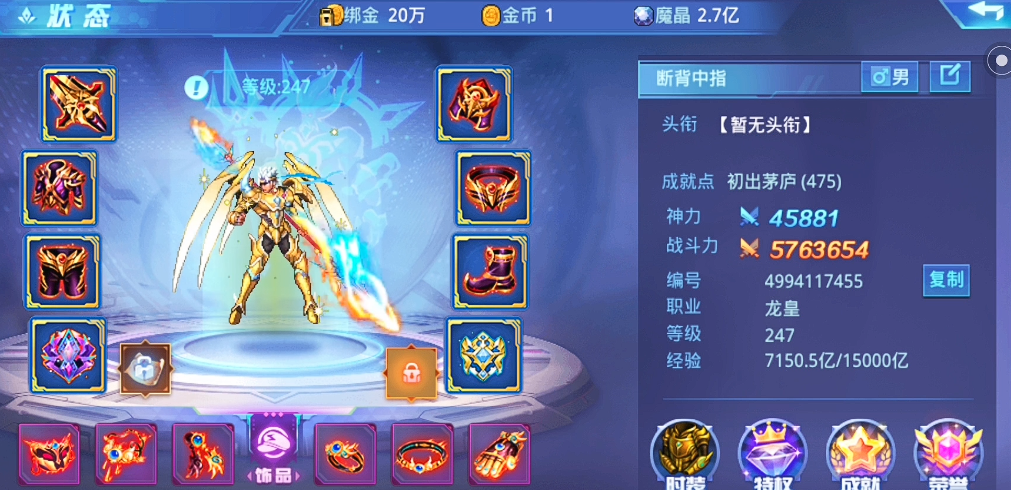Viewport: 1011px width, 490px height.
Task: Open the 特权 privilege menu
Action: [772, 454]
